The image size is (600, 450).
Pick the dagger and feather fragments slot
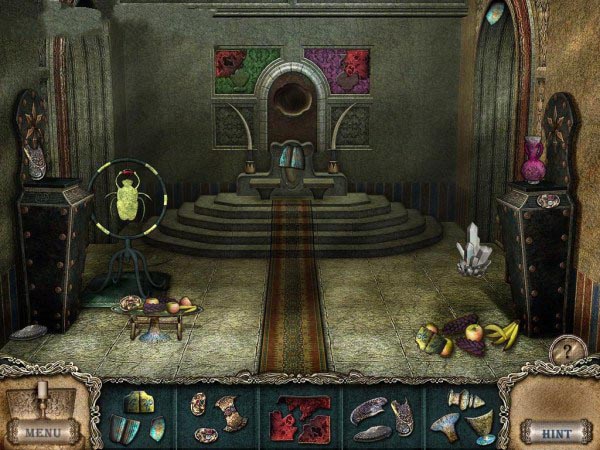point(380,417)
